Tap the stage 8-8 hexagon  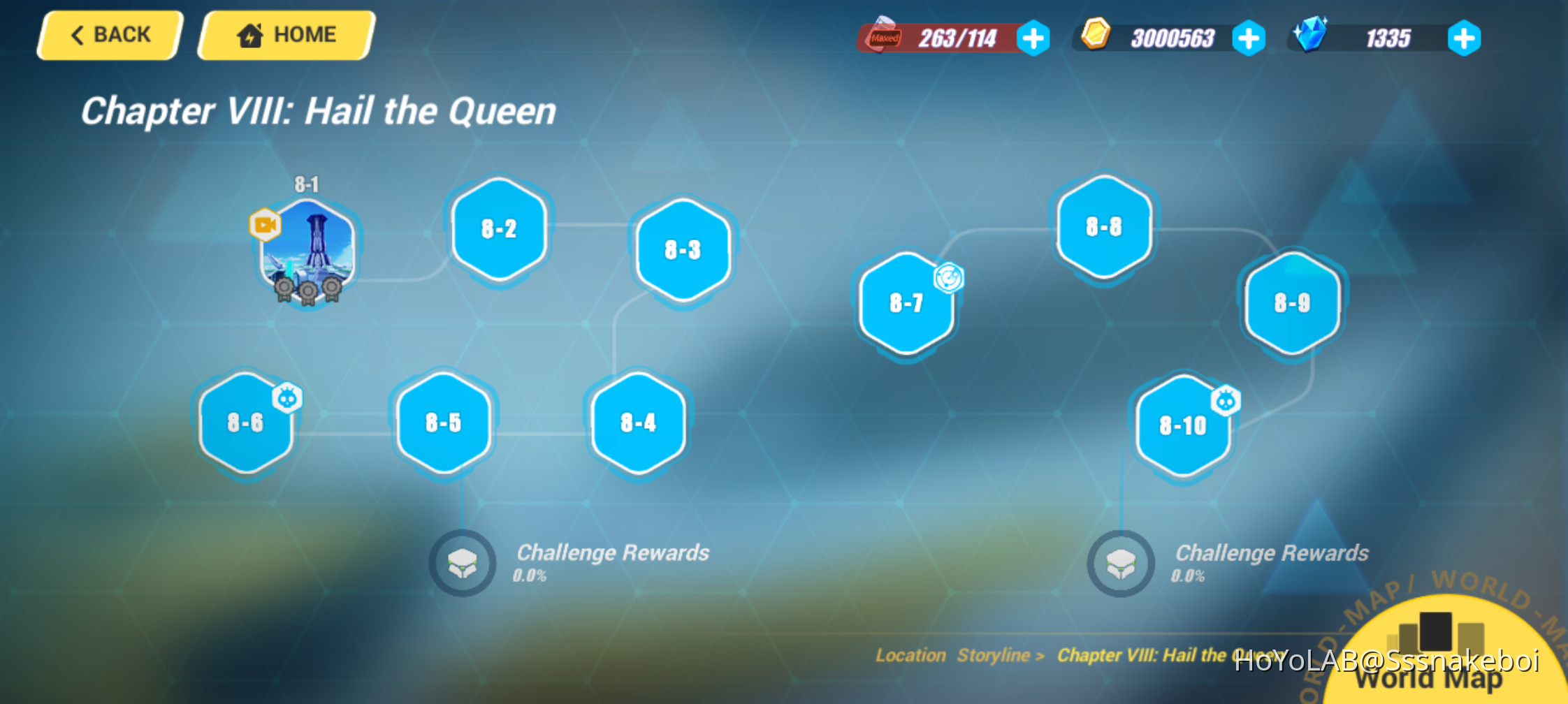(1103, 227)
